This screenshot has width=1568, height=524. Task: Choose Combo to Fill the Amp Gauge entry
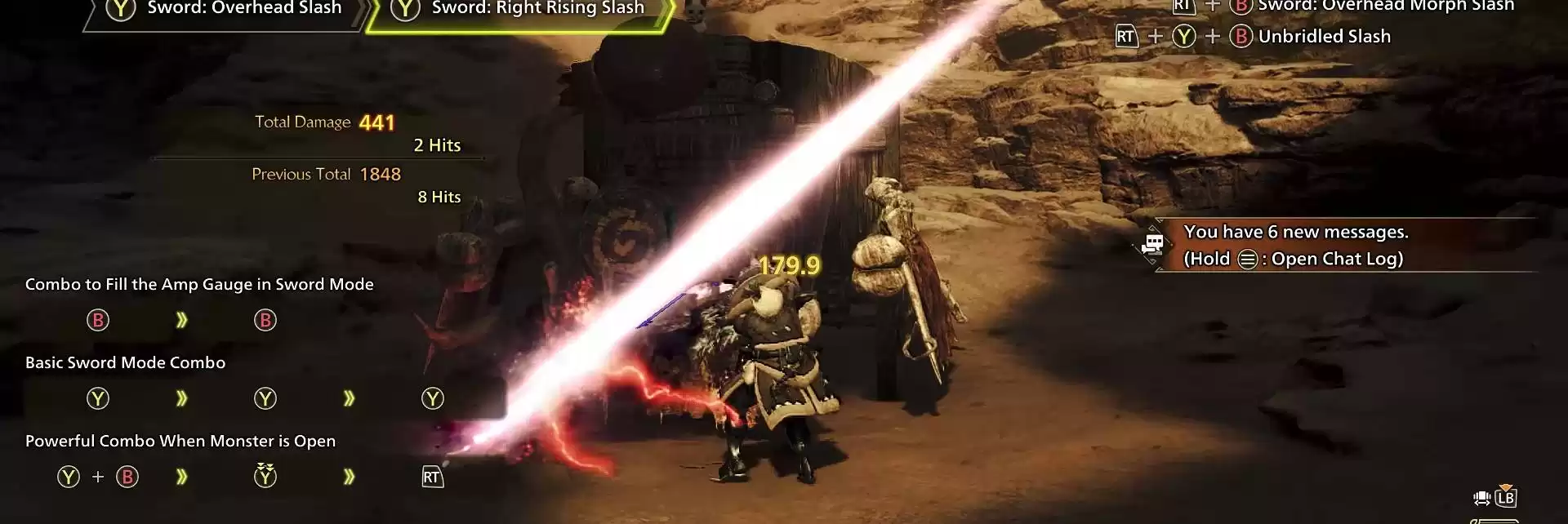[x=199, y=285]
